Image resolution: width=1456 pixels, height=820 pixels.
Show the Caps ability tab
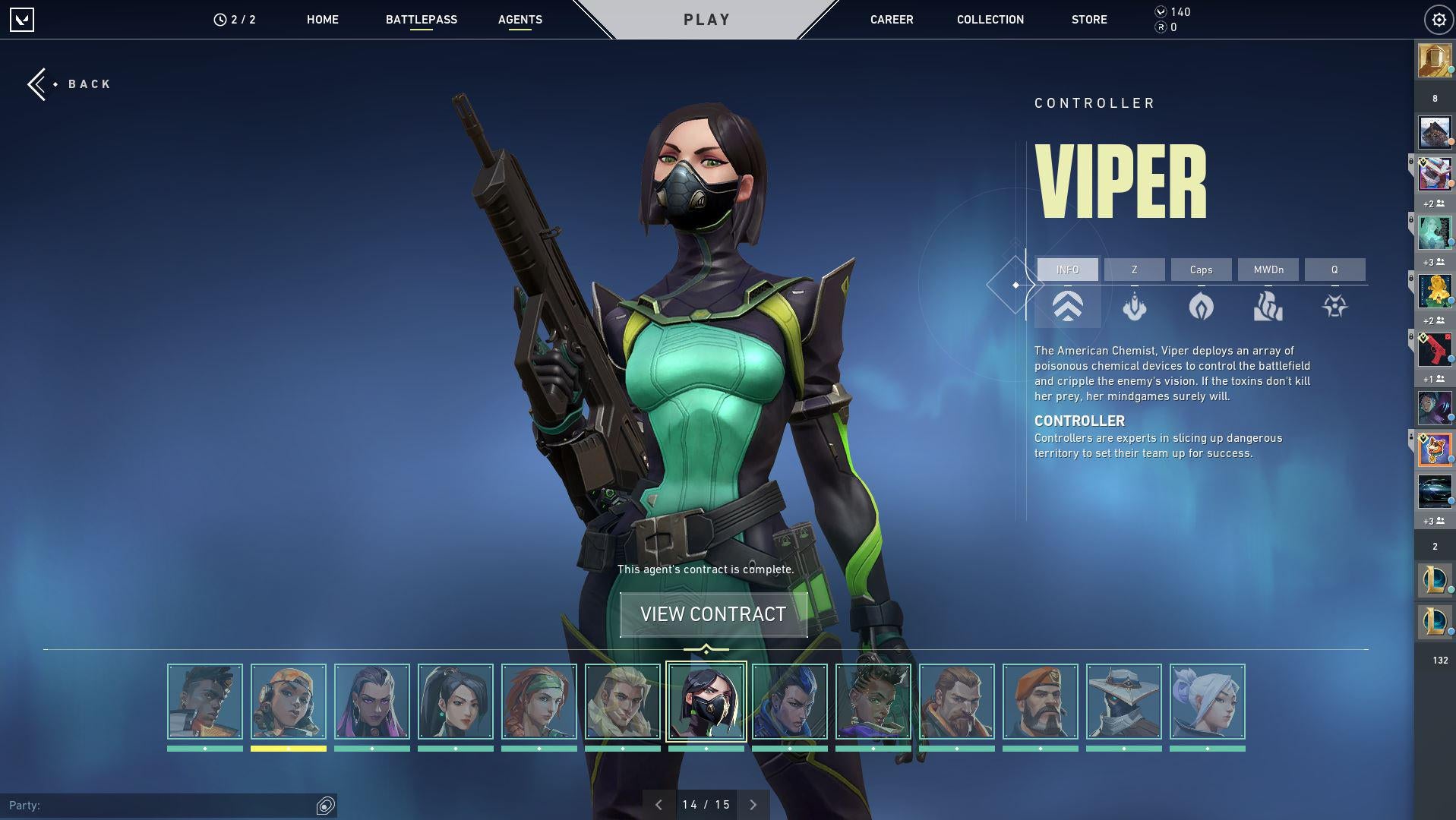[x=1201, y=270]
